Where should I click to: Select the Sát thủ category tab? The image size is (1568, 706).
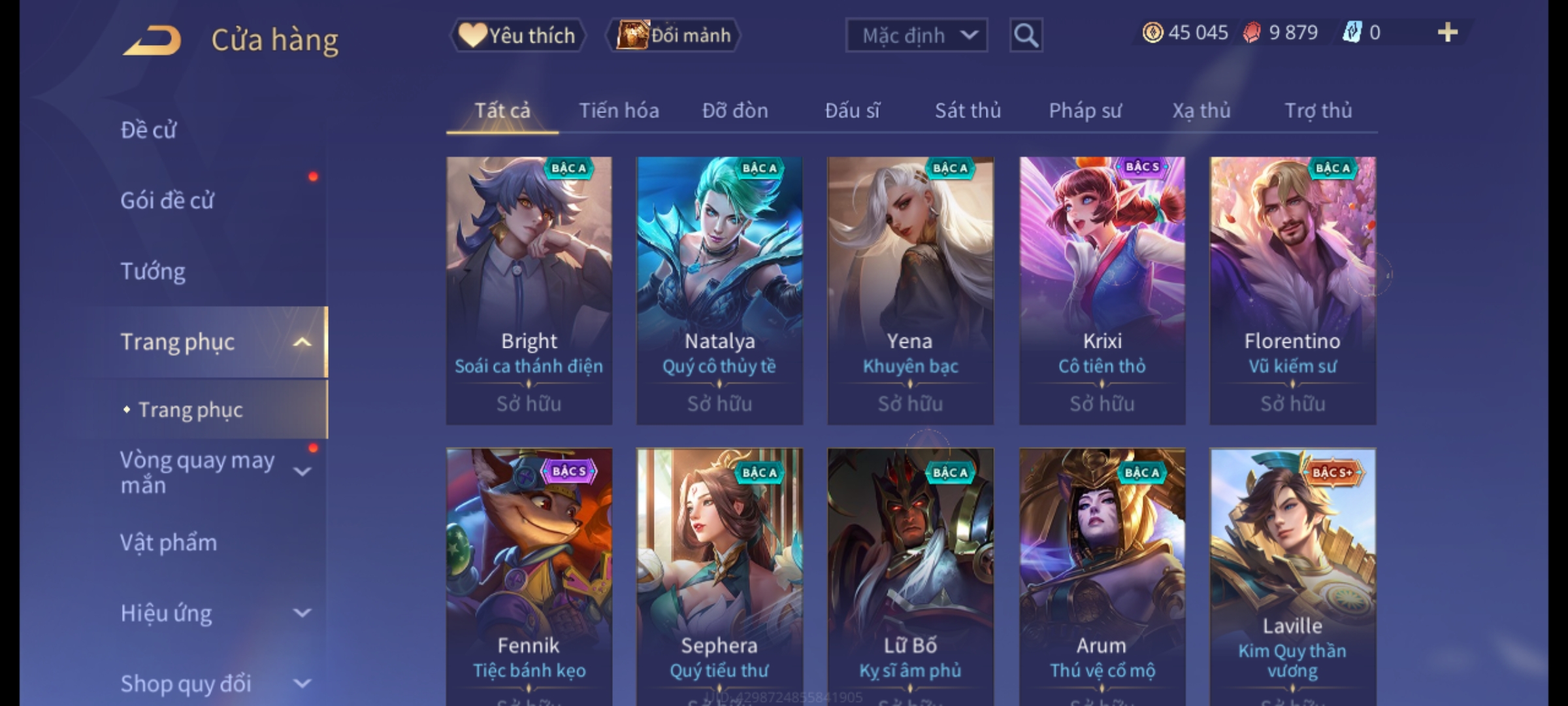tap(968, 110)
